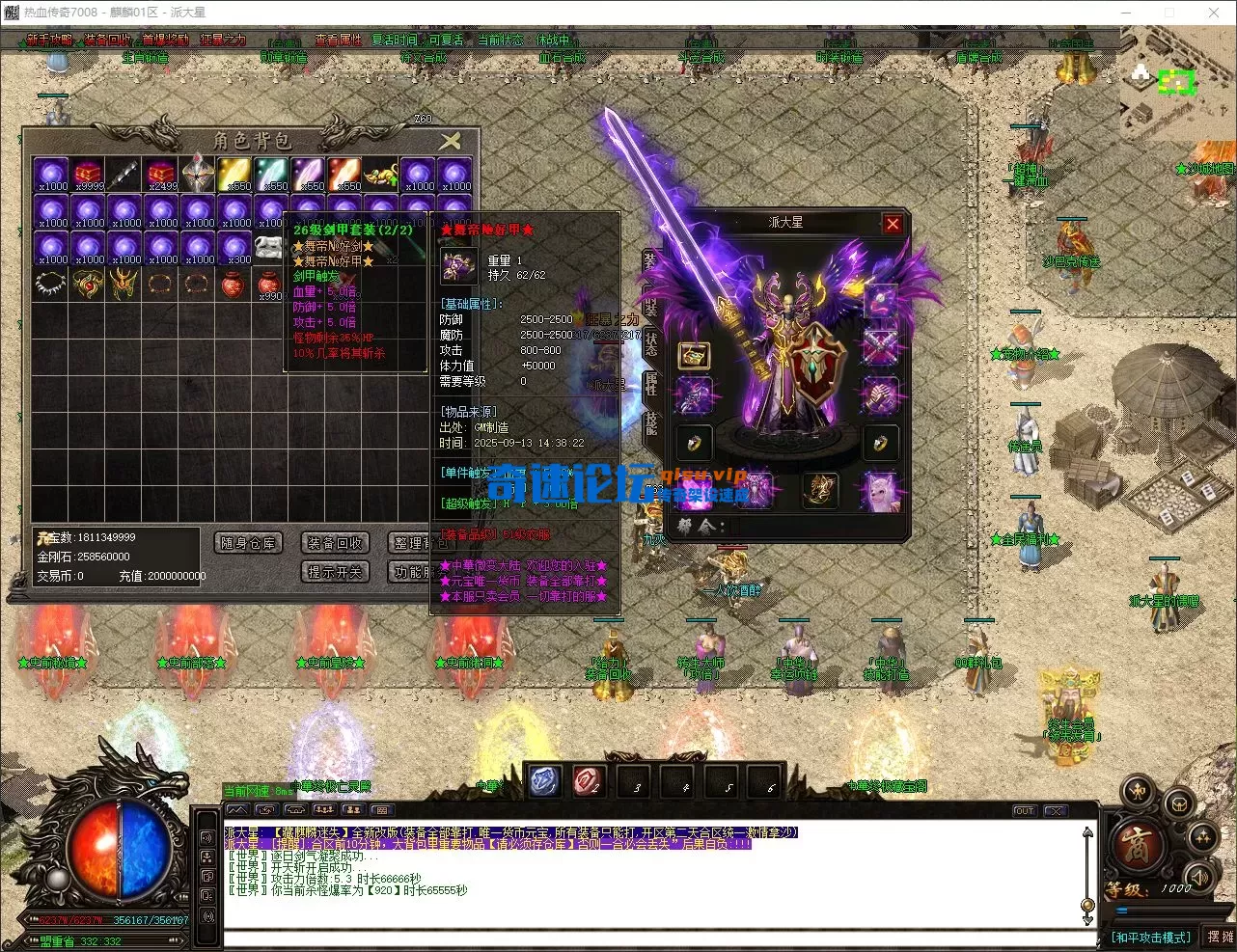
Task: Toggle the 提示开关 hint switch
Action: point(335,572)
